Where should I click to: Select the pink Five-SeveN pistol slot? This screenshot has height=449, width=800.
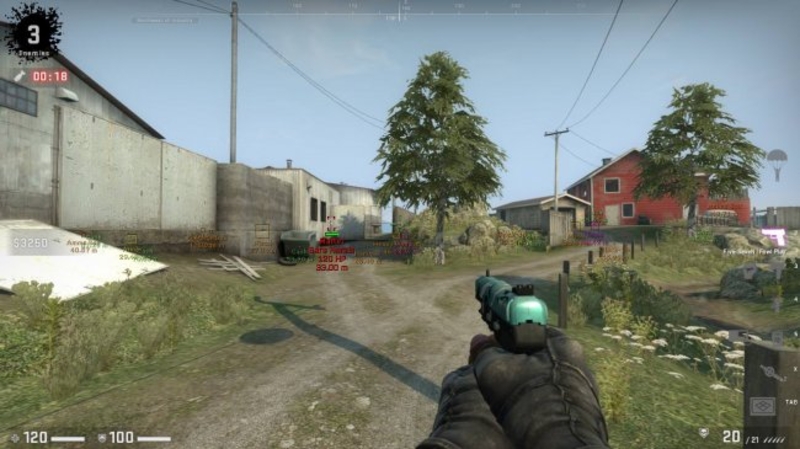pyautogui.click(x=772, y=237)
